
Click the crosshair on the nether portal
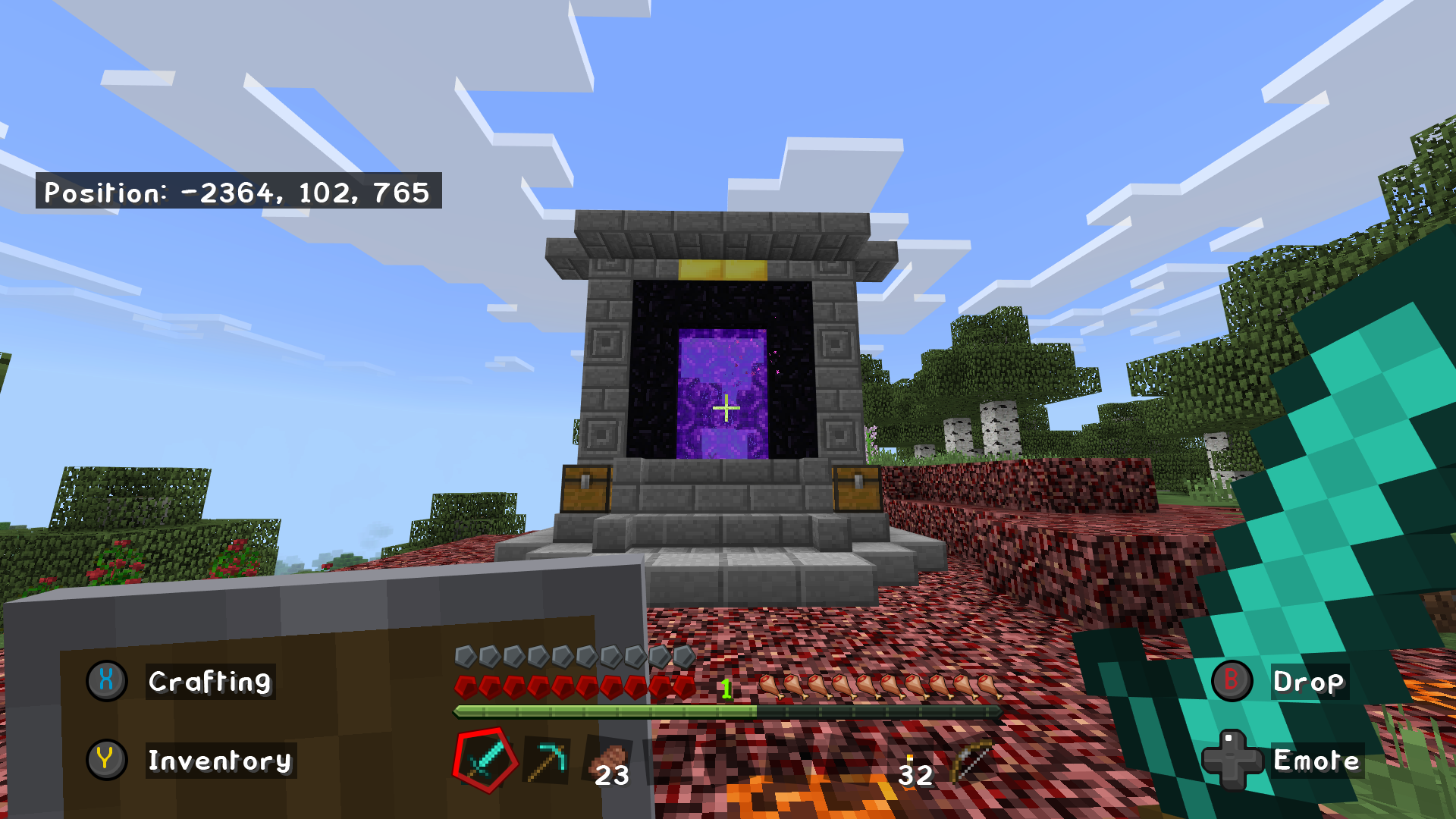726,408
